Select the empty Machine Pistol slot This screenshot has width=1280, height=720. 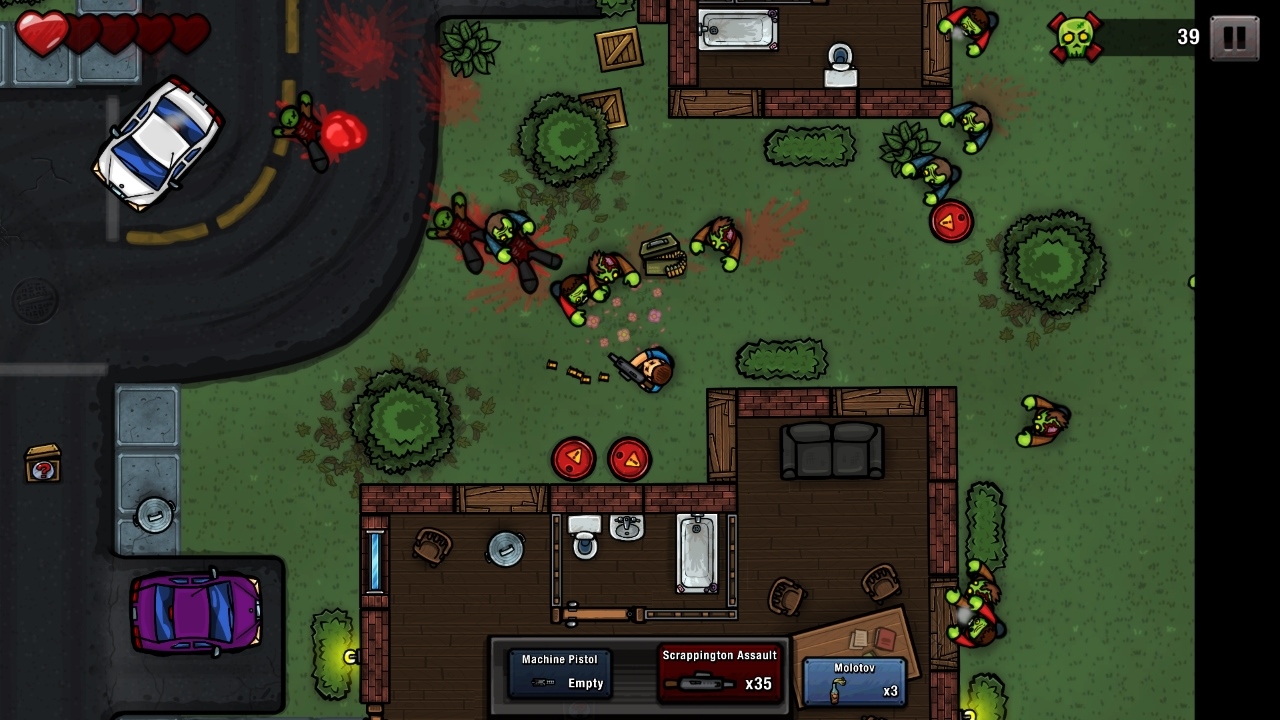coord(560,672)
